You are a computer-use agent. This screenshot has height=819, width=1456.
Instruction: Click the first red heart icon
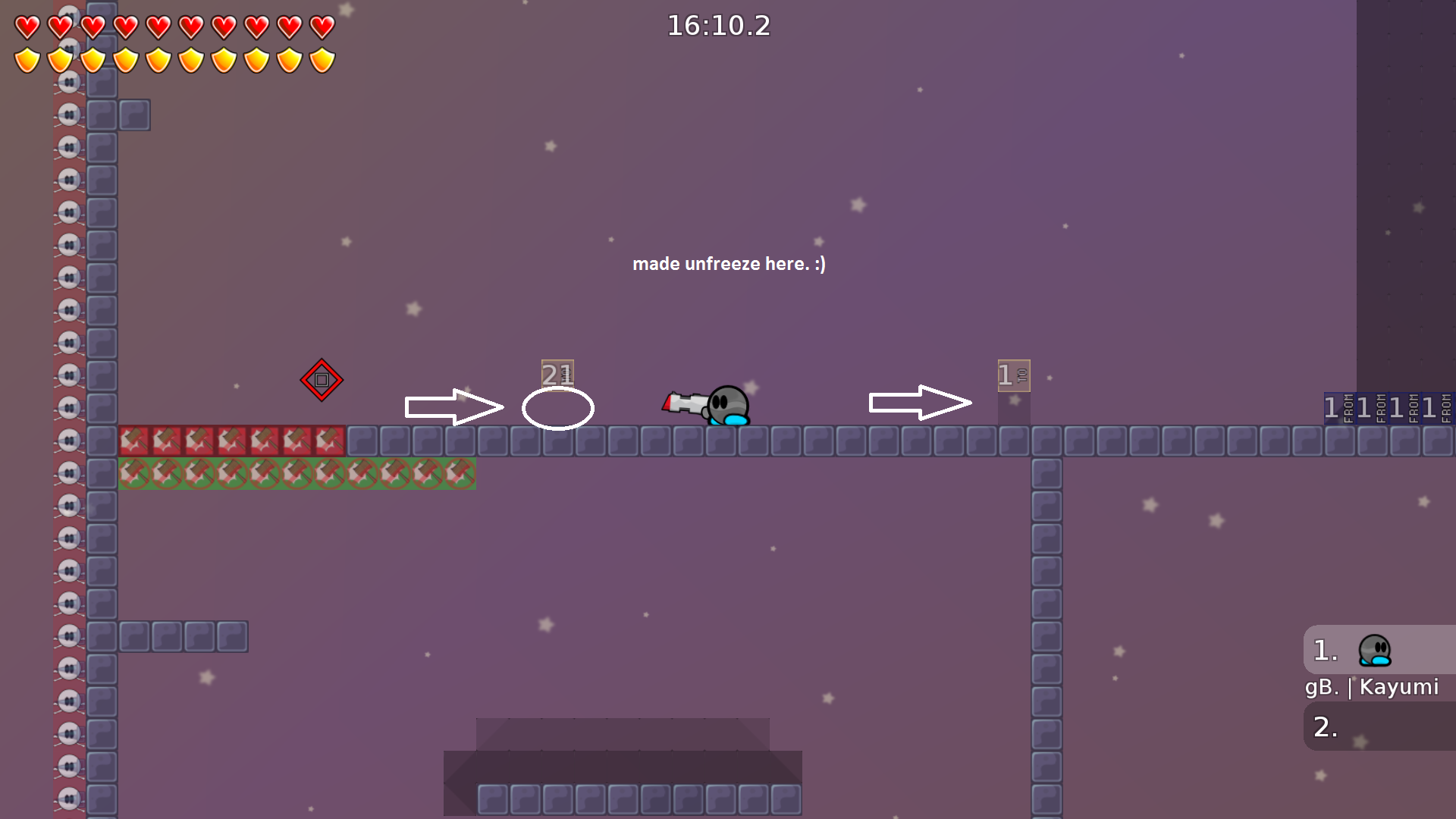point(25,25)
